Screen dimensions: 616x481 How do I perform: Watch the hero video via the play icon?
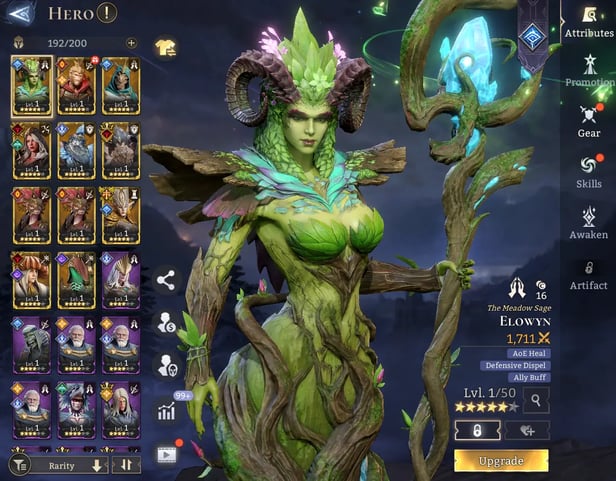tap(166, 453)
